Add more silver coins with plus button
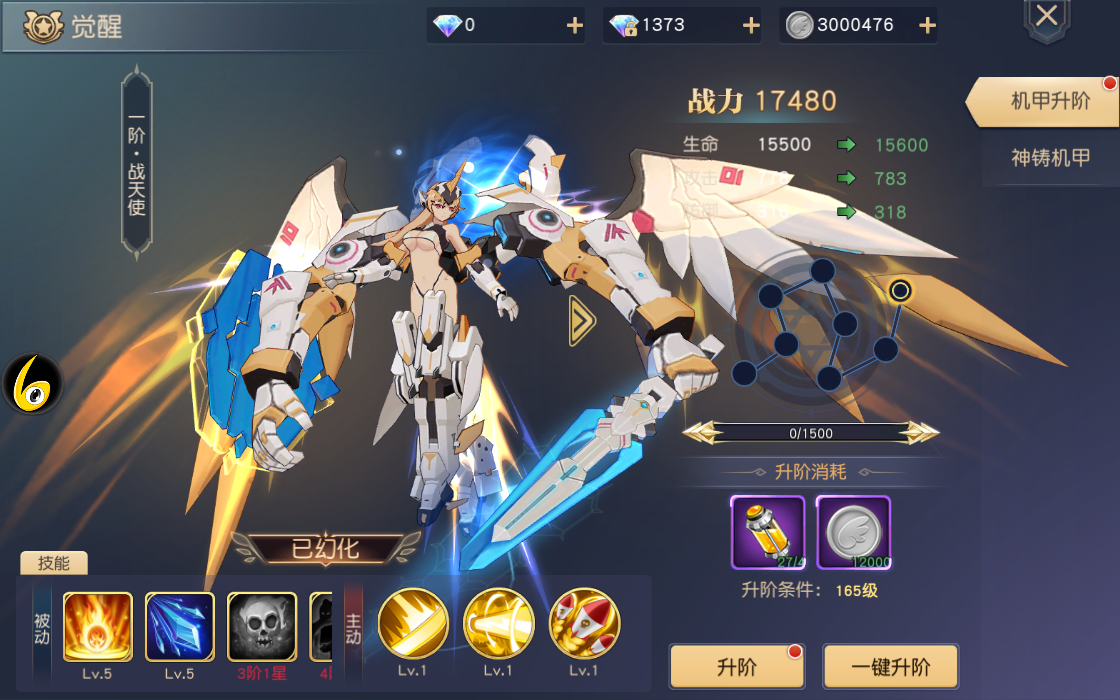The image size is (1120, 700). pos(927,26)
